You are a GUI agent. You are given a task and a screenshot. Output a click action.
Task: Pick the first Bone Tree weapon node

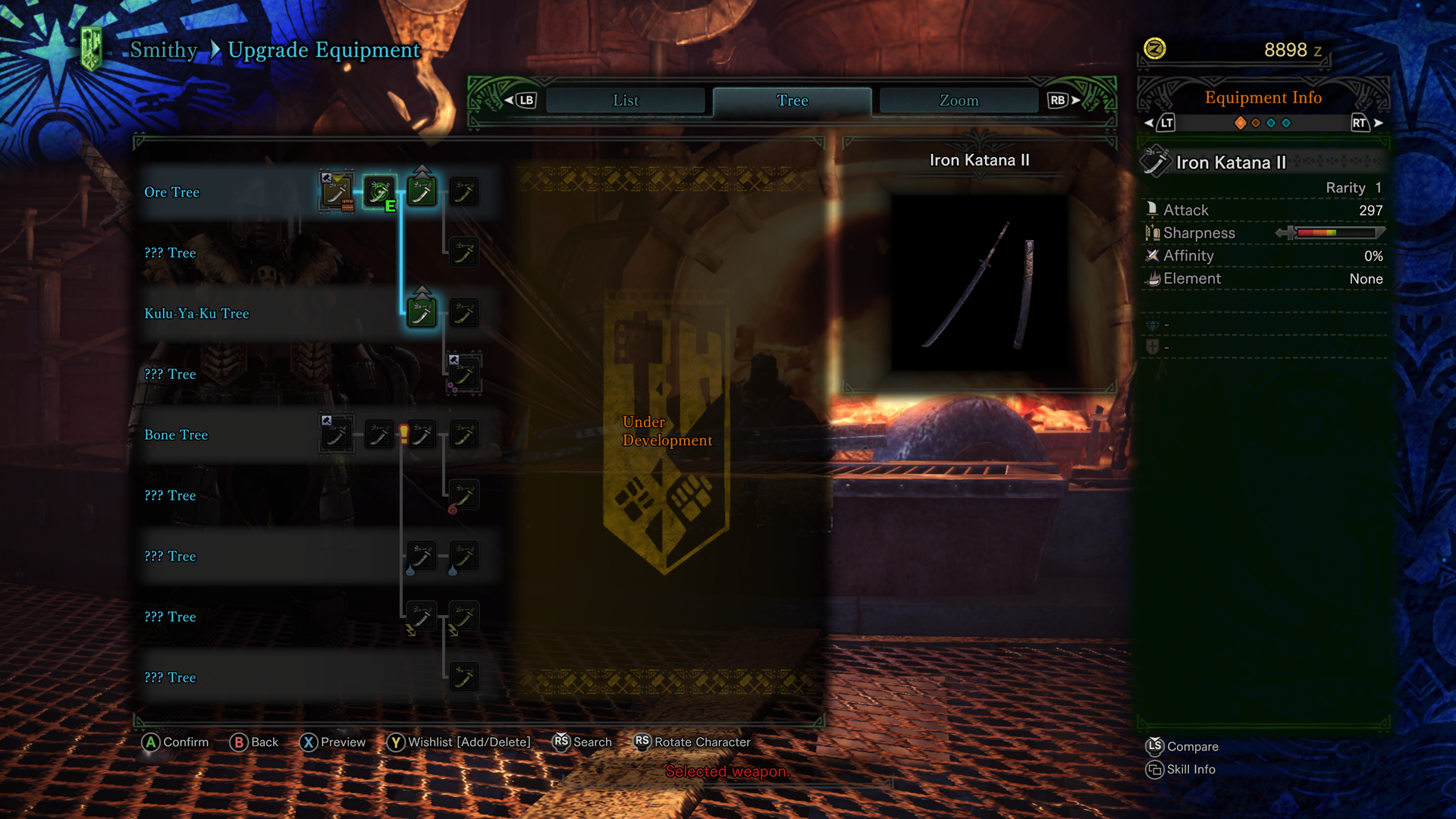click(x=336, y=435)
